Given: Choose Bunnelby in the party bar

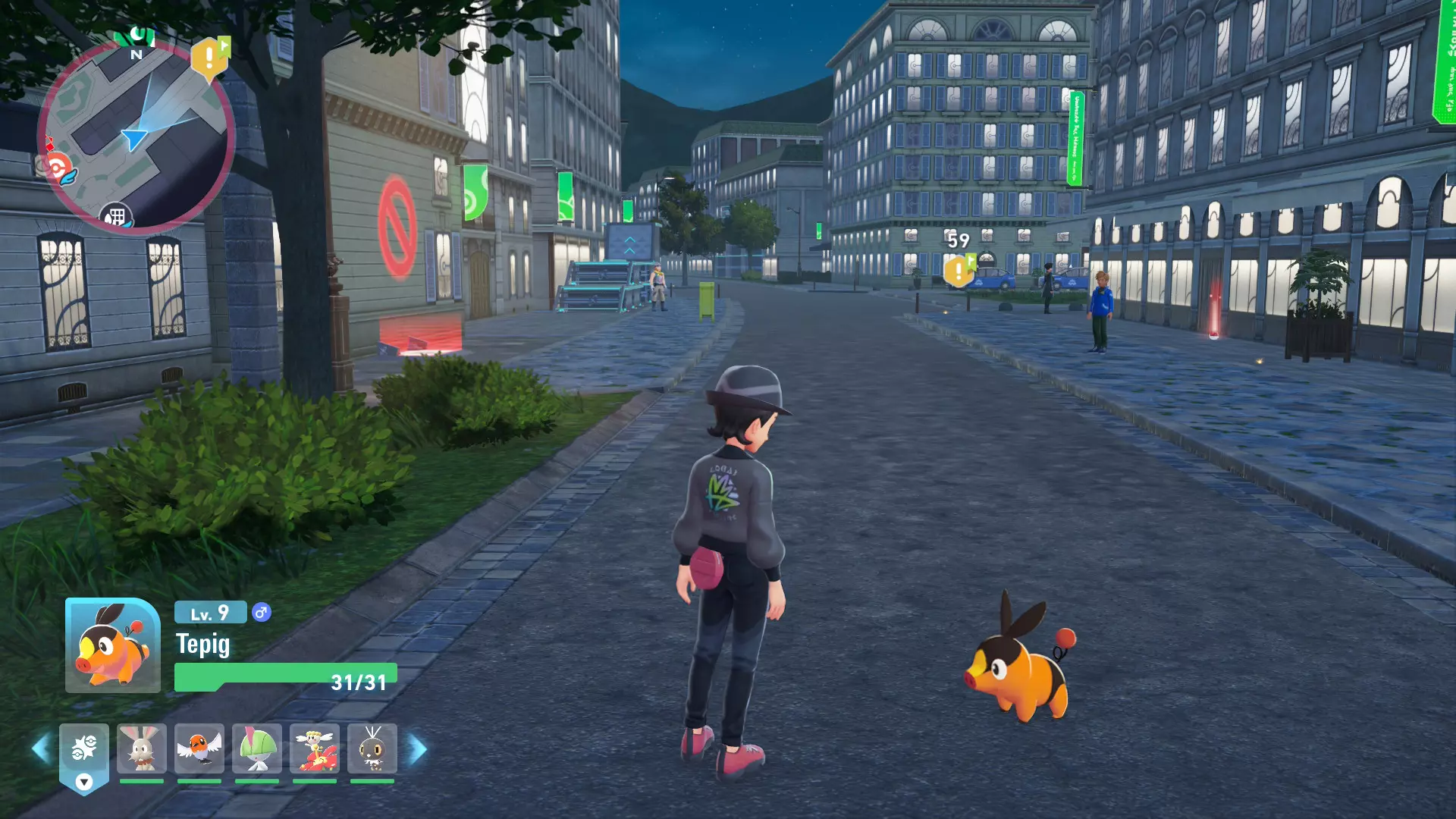Looking at the screenshot, I should click(x=142, y=749).
